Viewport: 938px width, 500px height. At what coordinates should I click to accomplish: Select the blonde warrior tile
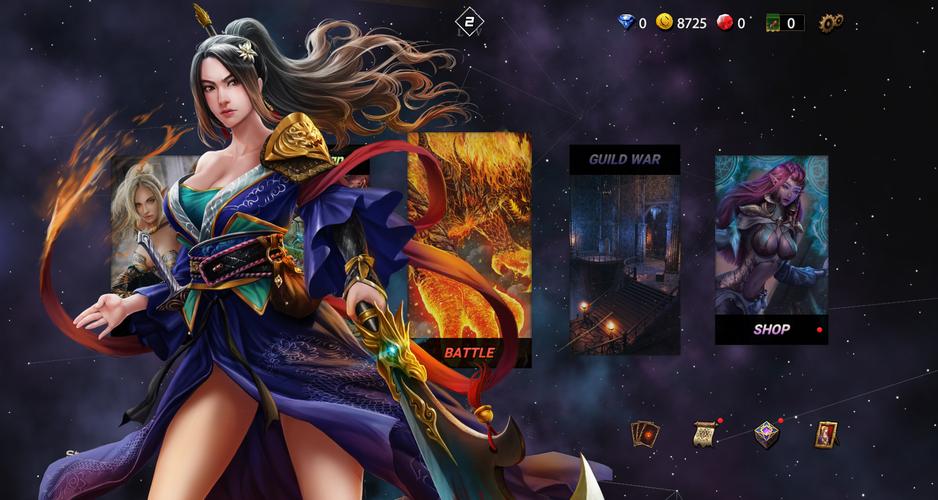140,225
